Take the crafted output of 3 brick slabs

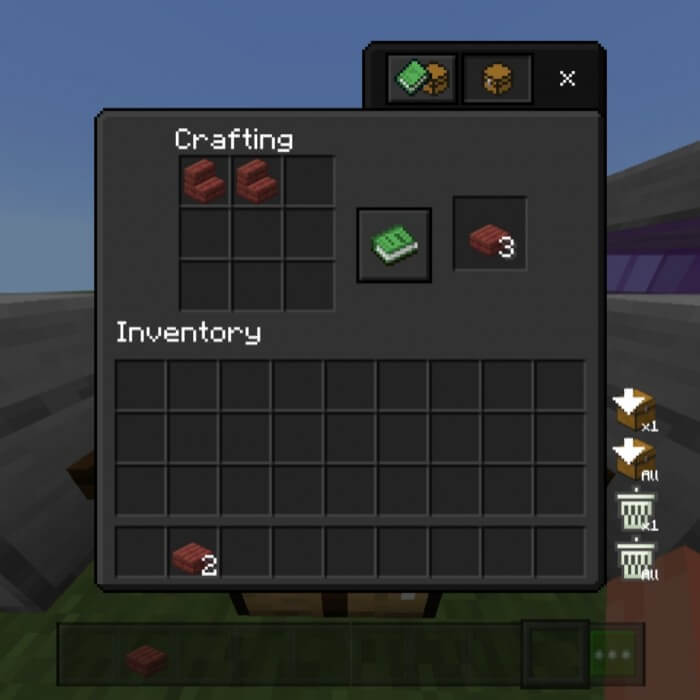click(x=490, y=234)
